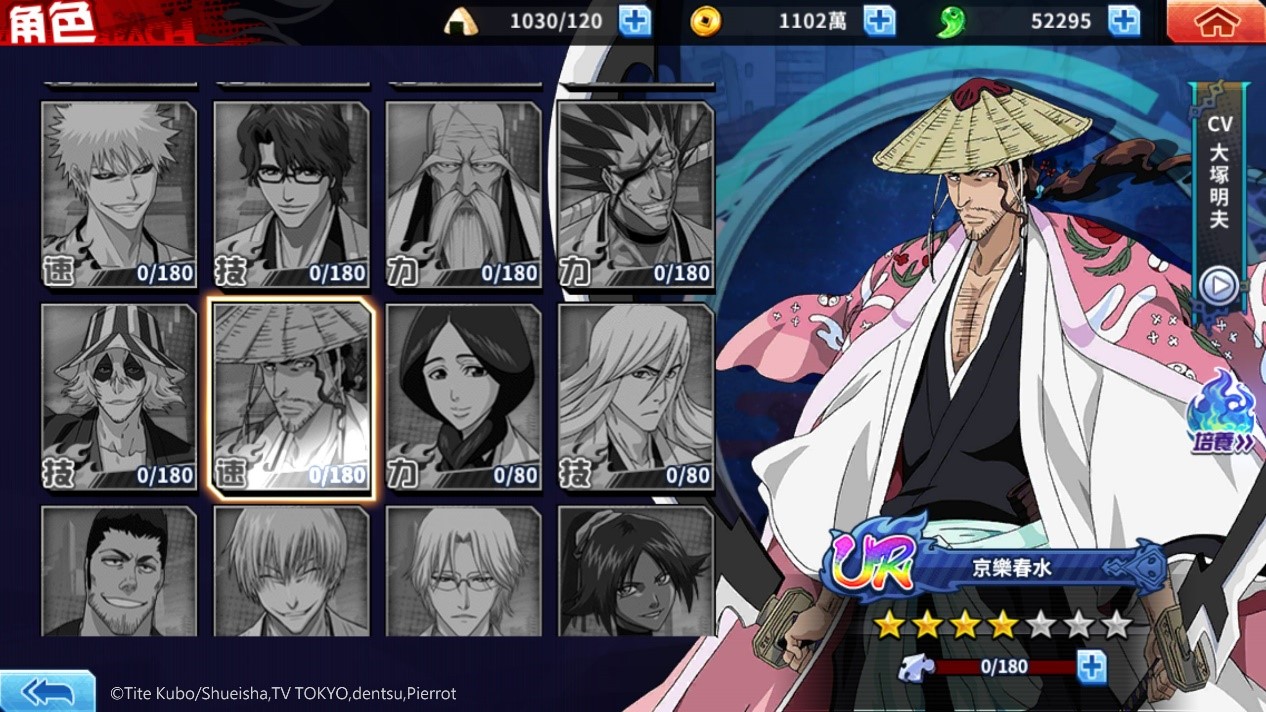Image resolution: width=1266 pixels, height=712 pixels.
Task: Select the Isshin portrait with stubble beard
Action: point(119,572)
